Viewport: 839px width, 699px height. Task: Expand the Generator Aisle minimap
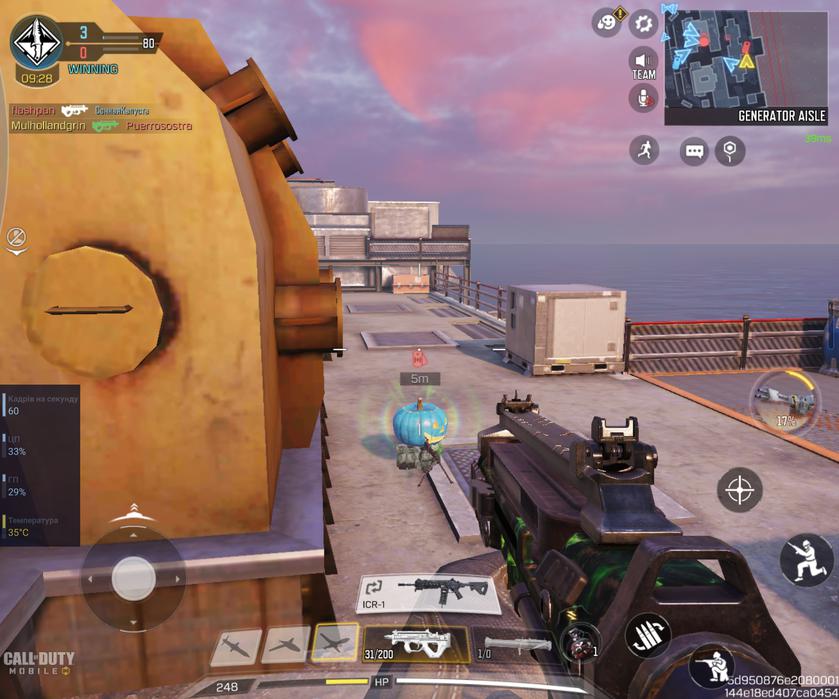745,60
